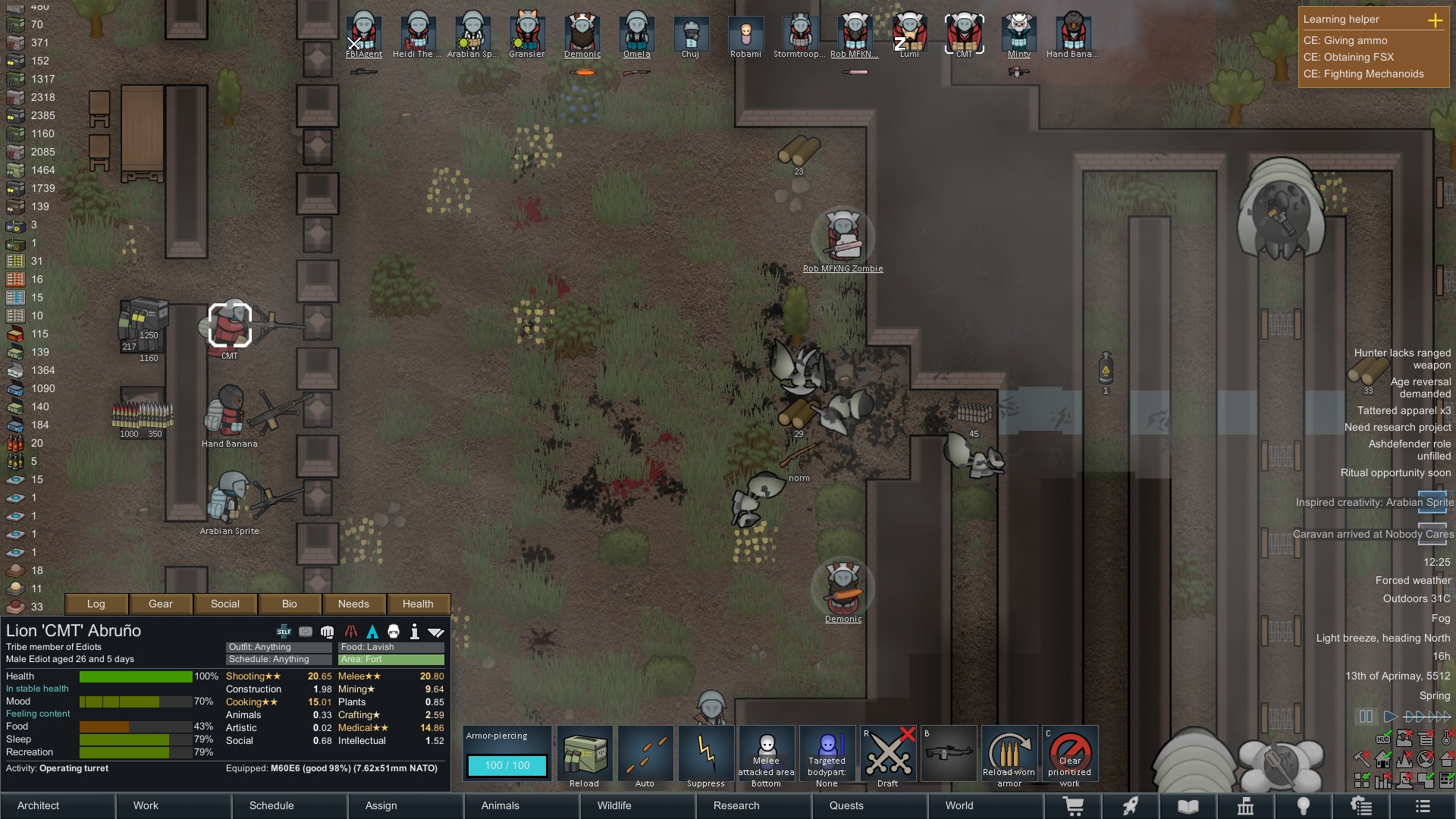Select the Minty colonist portrait
This screenshot has height=819, width=1456.
coord(1018,35)
